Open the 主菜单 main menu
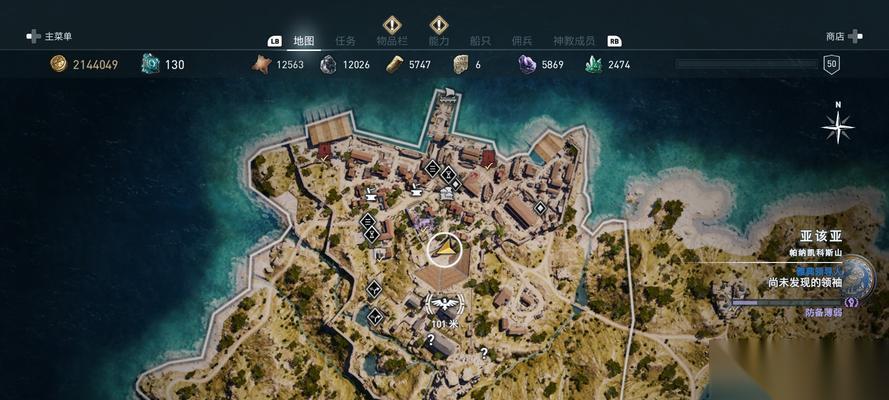 (x=52, y=36)
